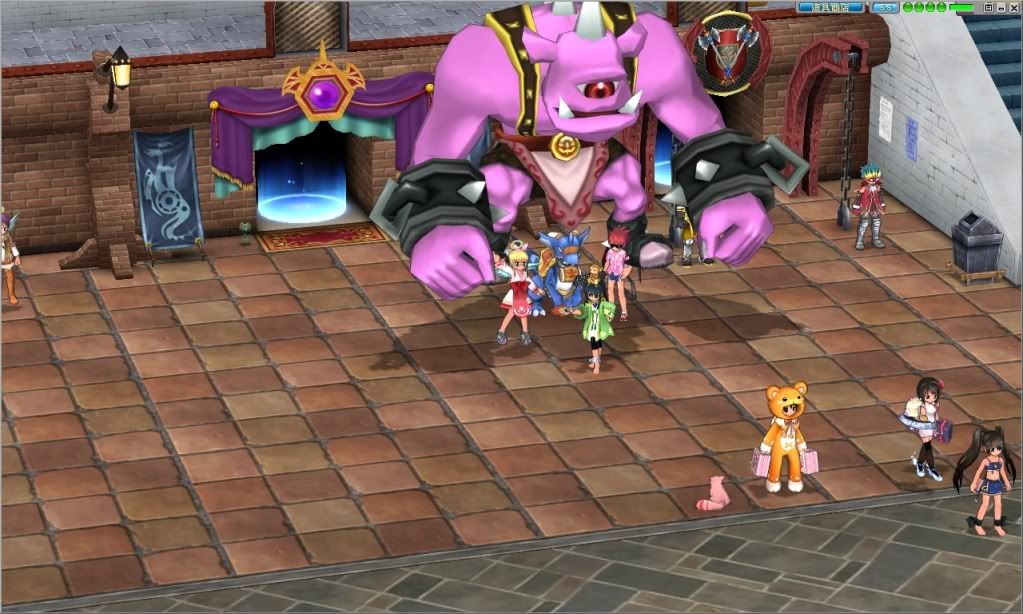Open the 道具商店 item shop

831,7
